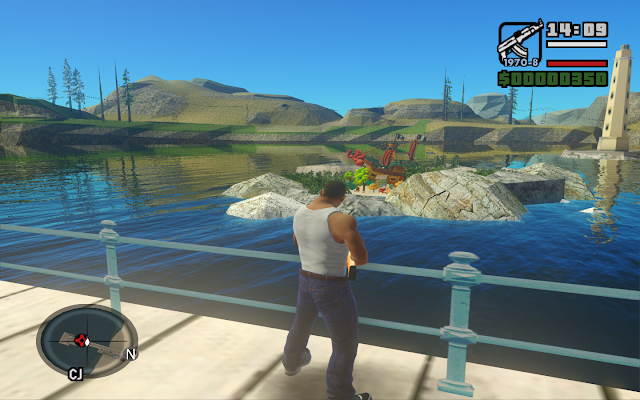Image resolution: width=640 pixels, height=400 pixels.
Task: Open the circular radar minimap
Action: pos(87,341)
